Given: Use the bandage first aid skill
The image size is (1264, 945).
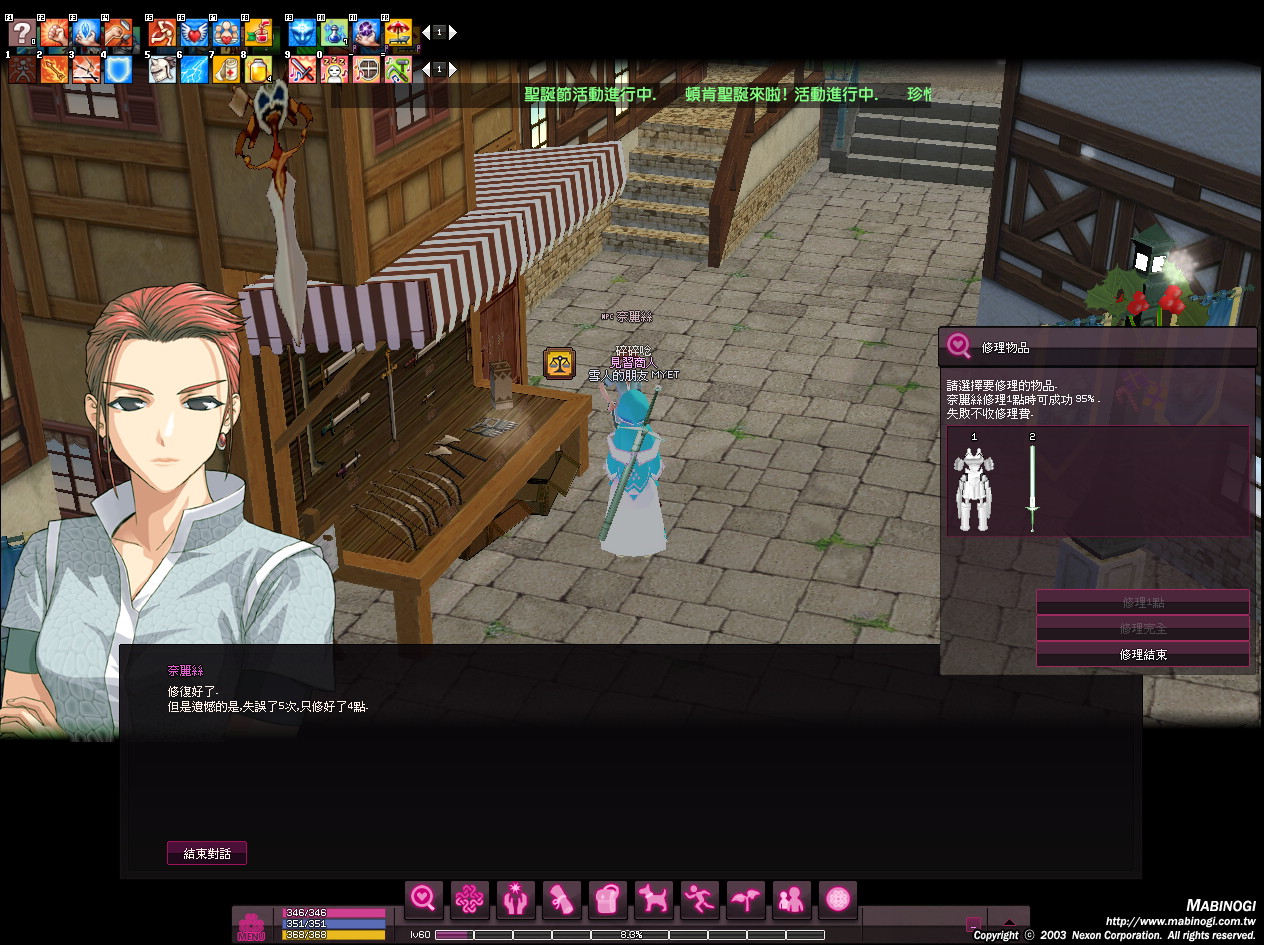Looking at the screenshot, I should 226,70.
